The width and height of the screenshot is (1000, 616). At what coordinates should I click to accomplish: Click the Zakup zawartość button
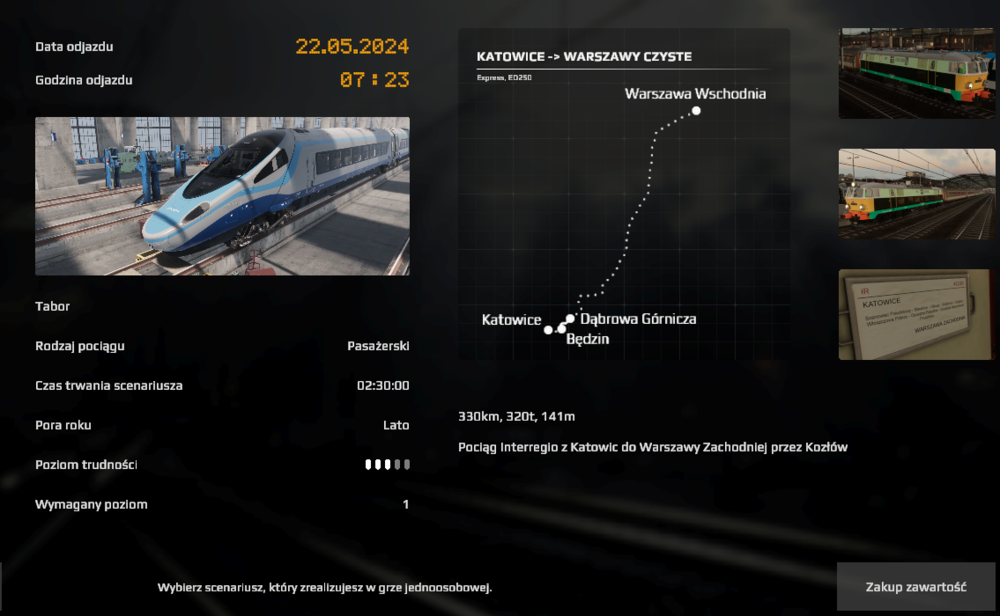[916, 586]
